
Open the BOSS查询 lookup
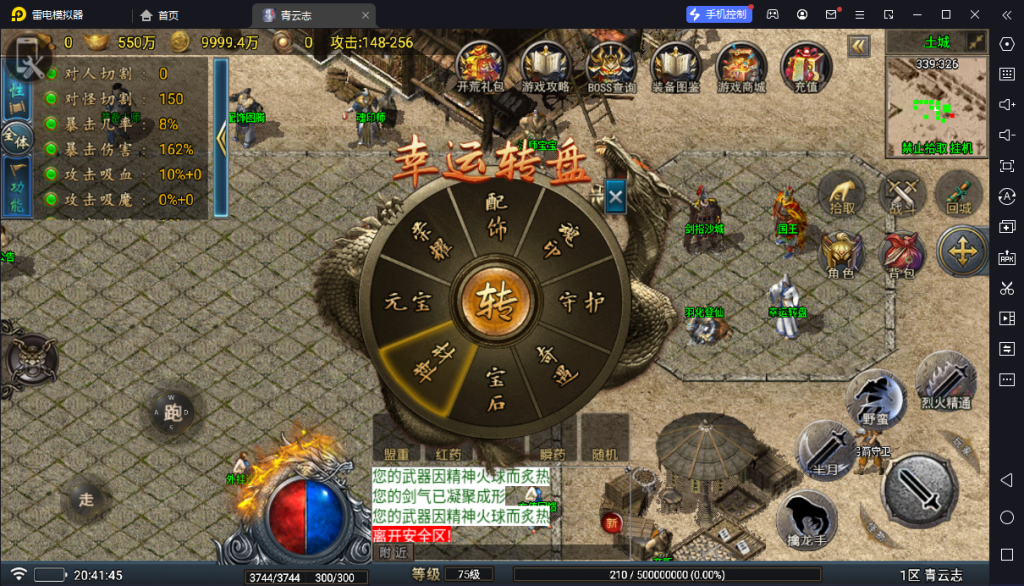tap(611, 68)
